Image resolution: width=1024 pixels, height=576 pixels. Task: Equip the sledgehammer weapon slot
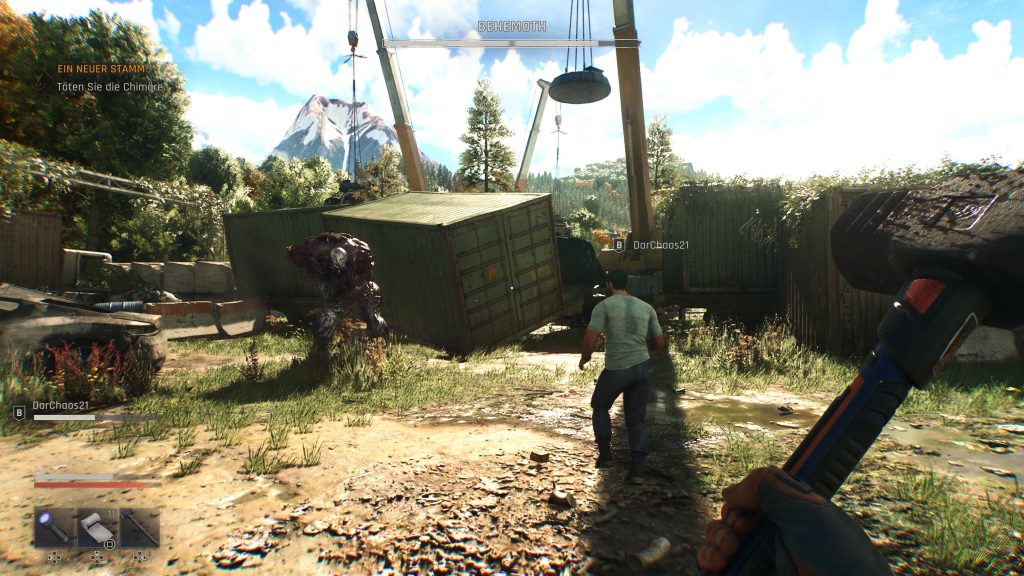click(139, 527)
